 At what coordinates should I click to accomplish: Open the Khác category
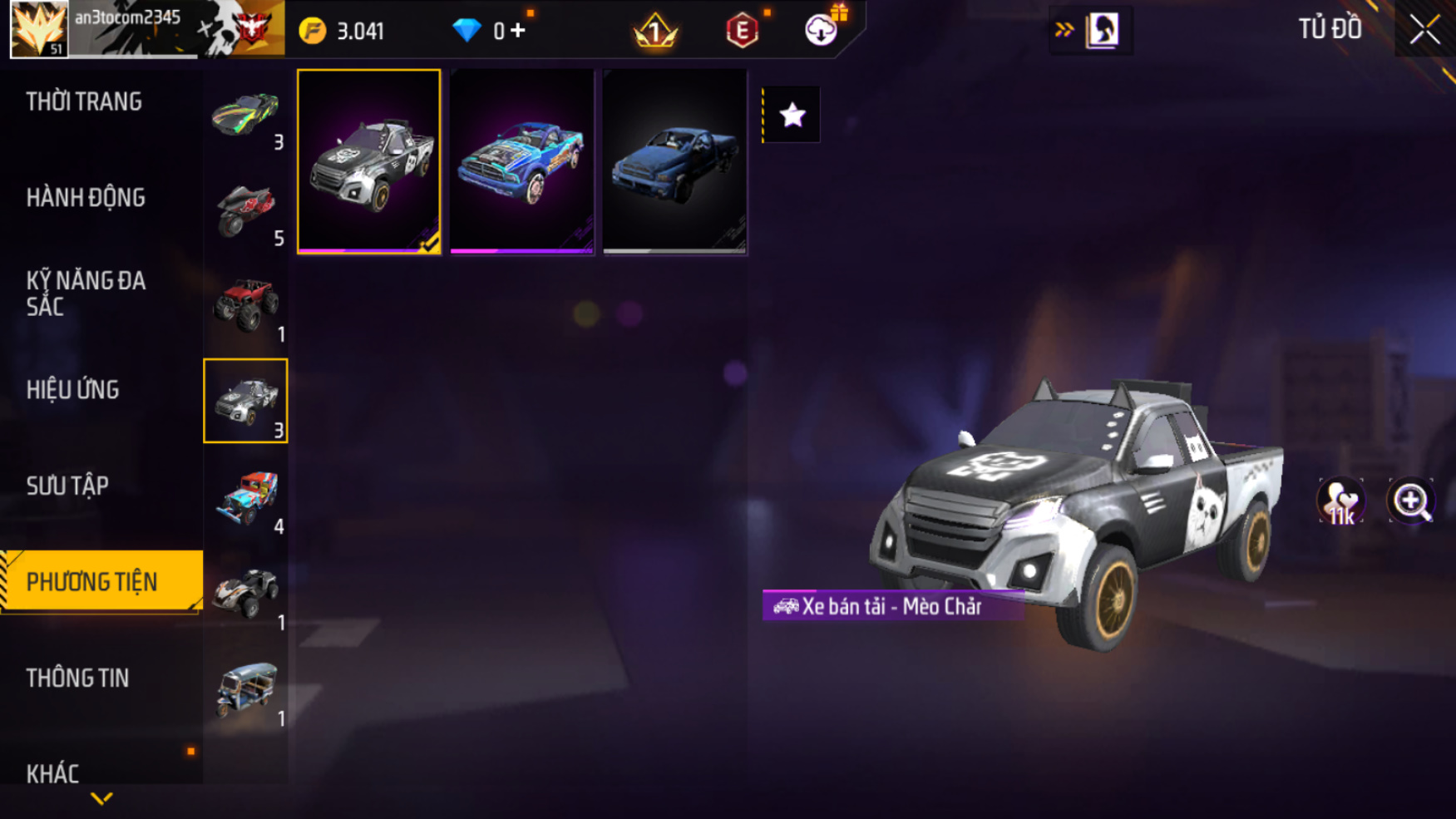click(52, 773)
